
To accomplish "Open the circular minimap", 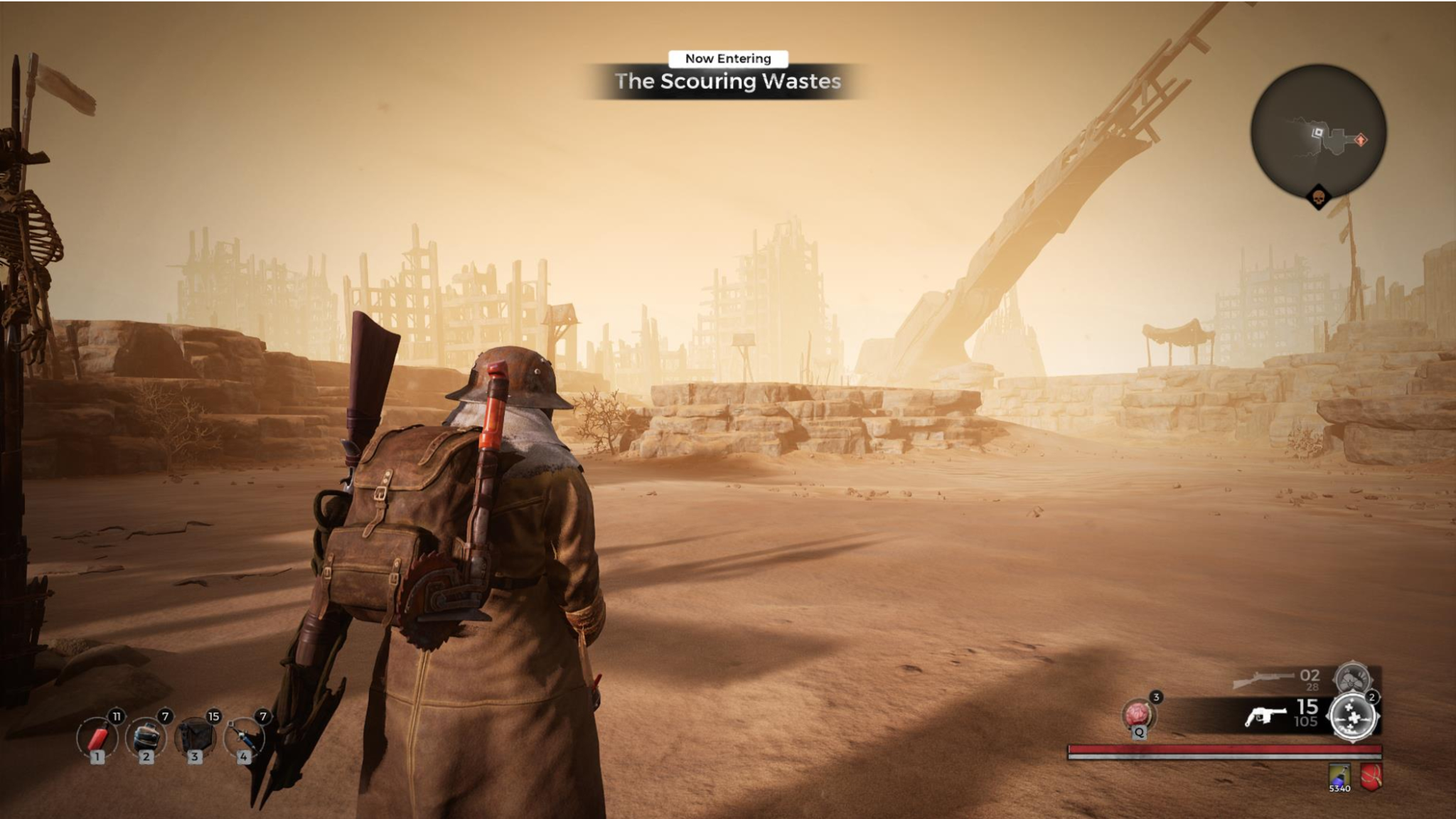I will [1318, 132].
